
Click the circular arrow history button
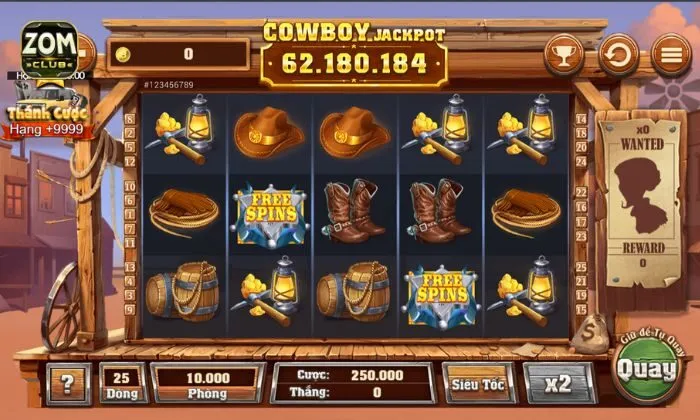pyautogui.click(x=619, y=54)
